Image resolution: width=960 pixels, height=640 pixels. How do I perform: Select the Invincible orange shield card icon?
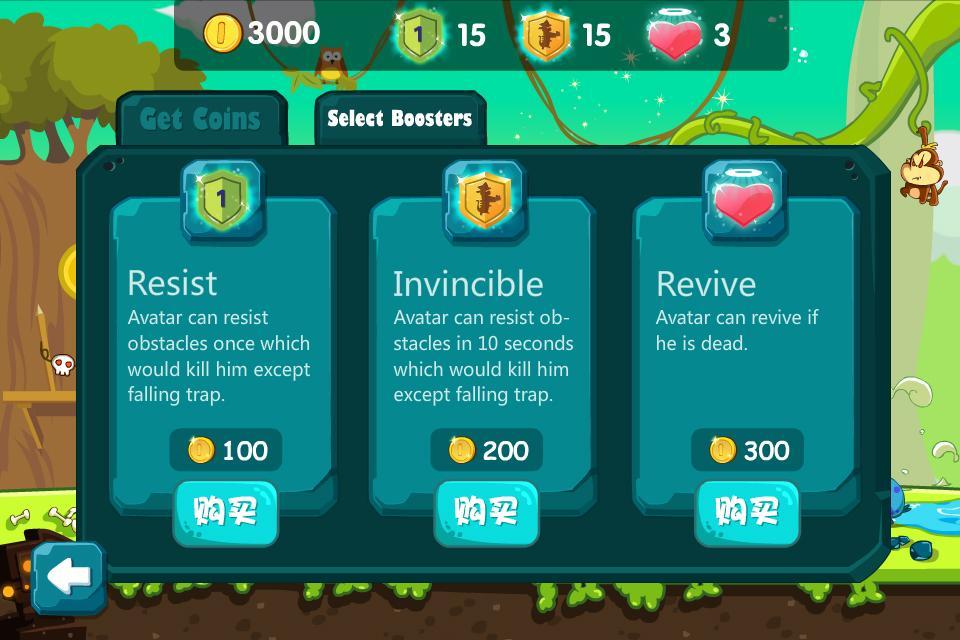[x=484, y=199]
